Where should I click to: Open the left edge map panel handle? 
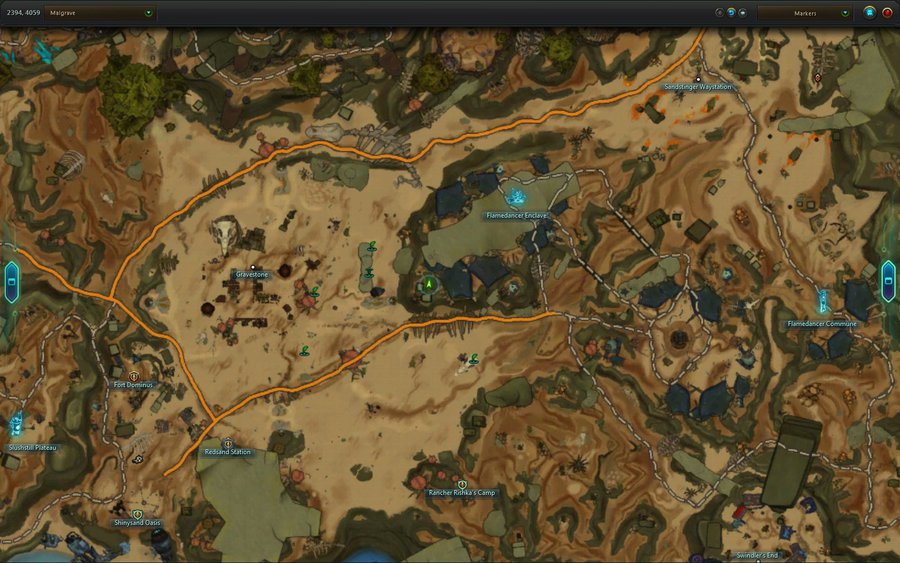click(11, 281)
